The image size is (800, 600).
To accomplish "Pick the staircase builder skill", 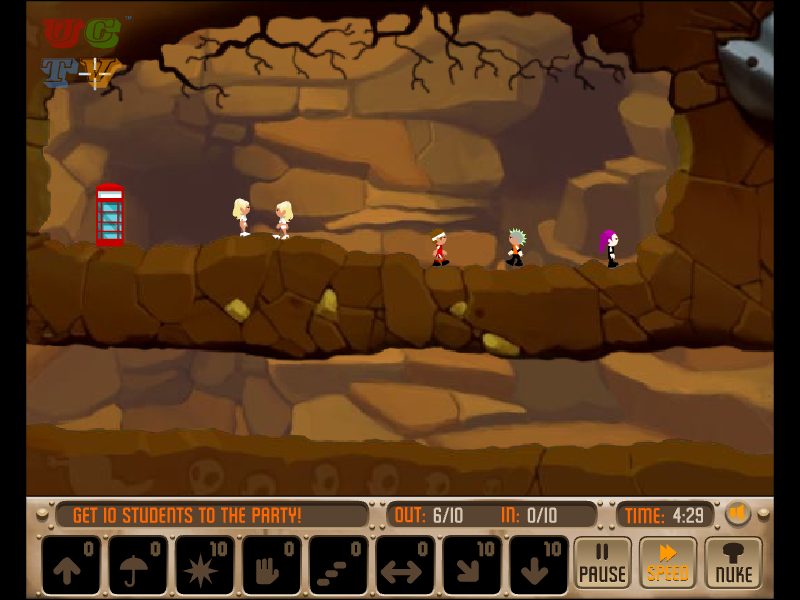I will pos(339,565).
